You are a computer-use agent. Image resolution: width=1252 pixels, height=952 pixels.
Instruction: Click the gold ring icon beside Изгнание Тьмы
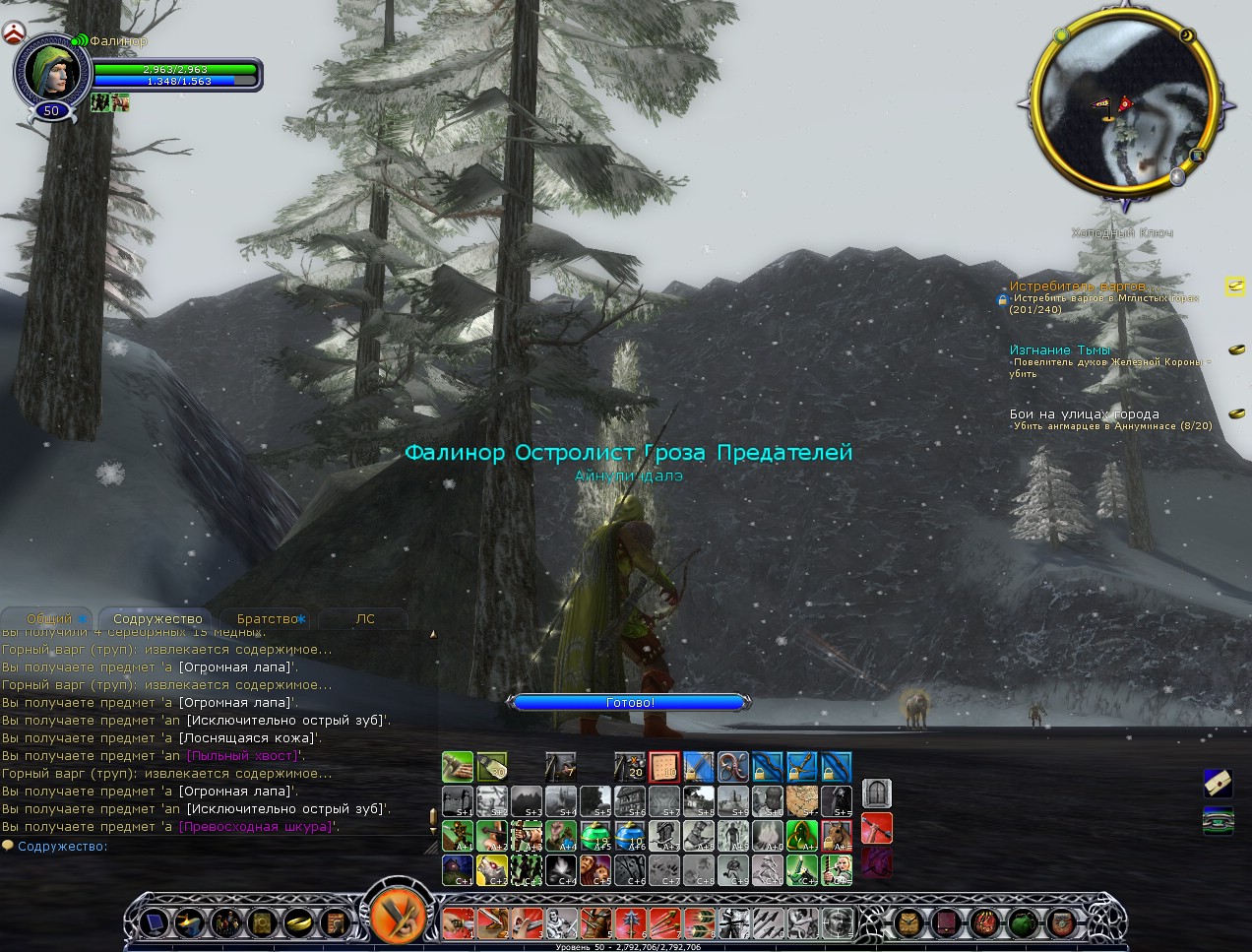[1236, 349]
